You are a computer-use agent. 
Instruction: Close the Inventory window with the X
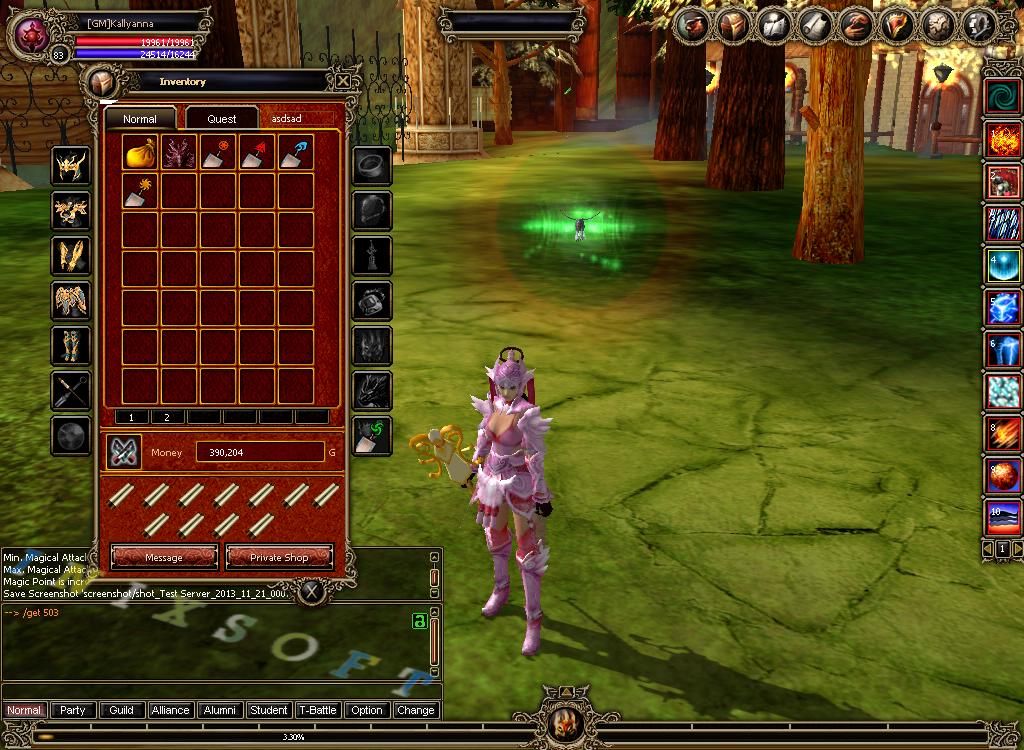tap(343, 81)
